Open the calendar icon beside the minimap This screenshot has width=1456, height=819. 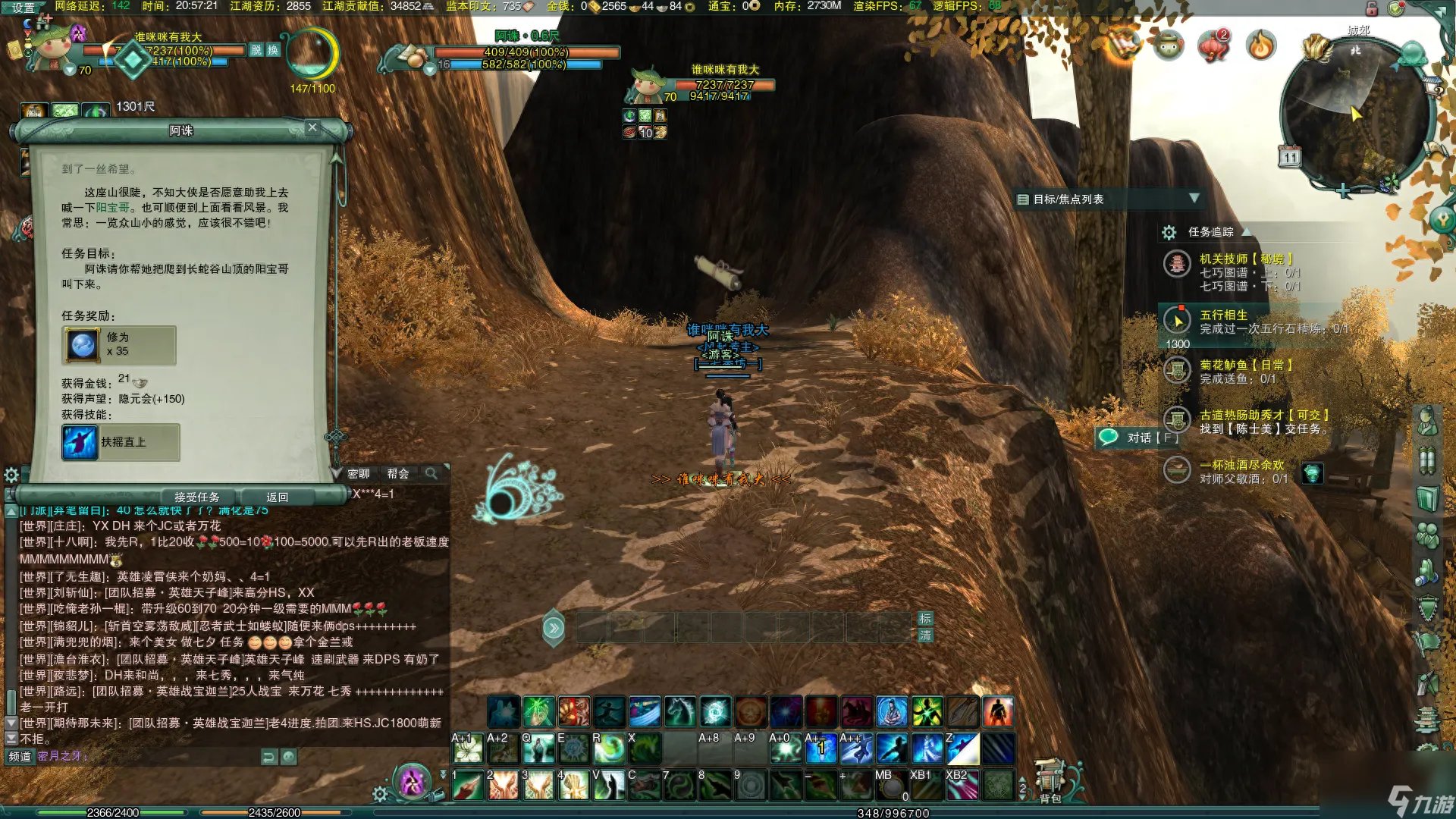point(1290,157)
